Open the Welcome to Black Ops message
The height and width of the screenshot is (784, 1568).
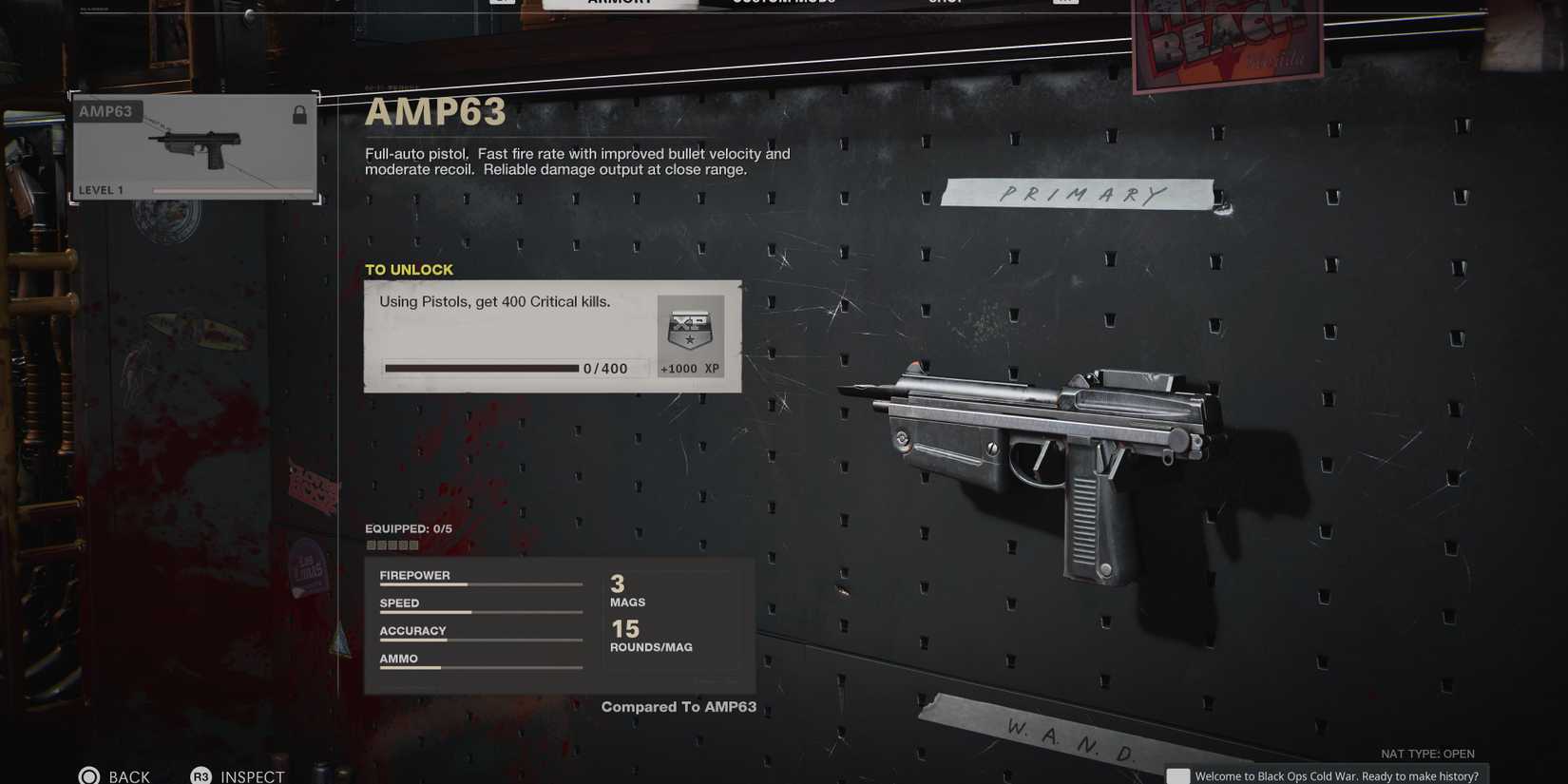[1327, 775]
